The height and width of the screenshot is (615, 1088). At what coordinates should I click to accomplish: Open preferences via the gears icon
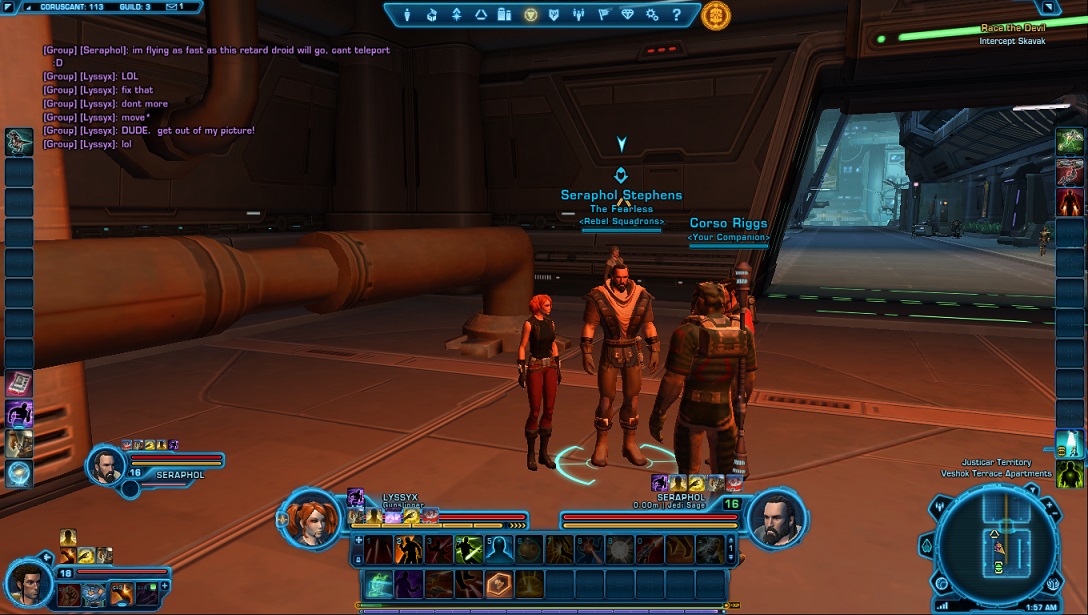pos(652,15)
